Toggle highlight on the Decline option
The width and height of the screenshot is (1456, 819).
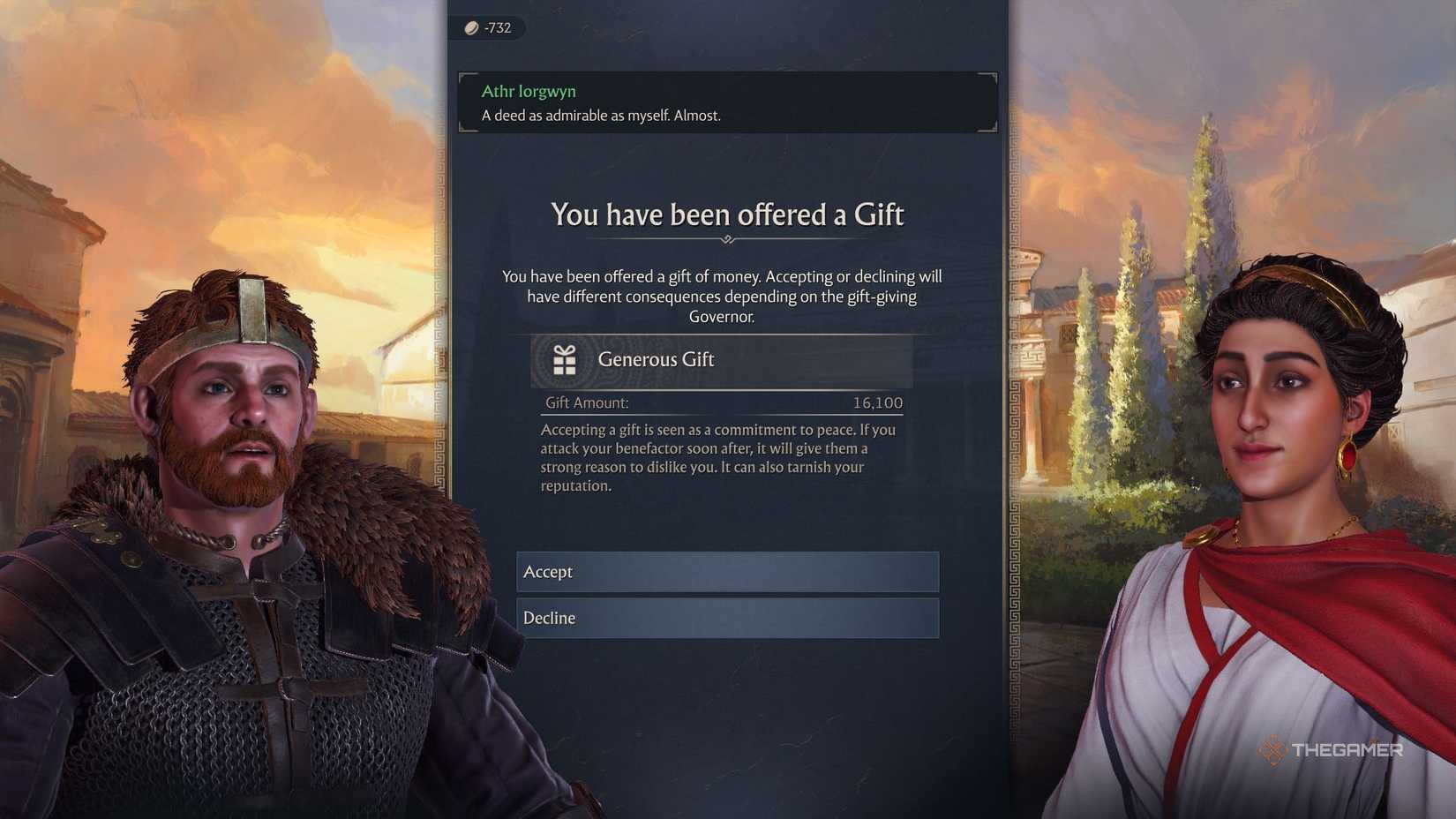(726, 618)
